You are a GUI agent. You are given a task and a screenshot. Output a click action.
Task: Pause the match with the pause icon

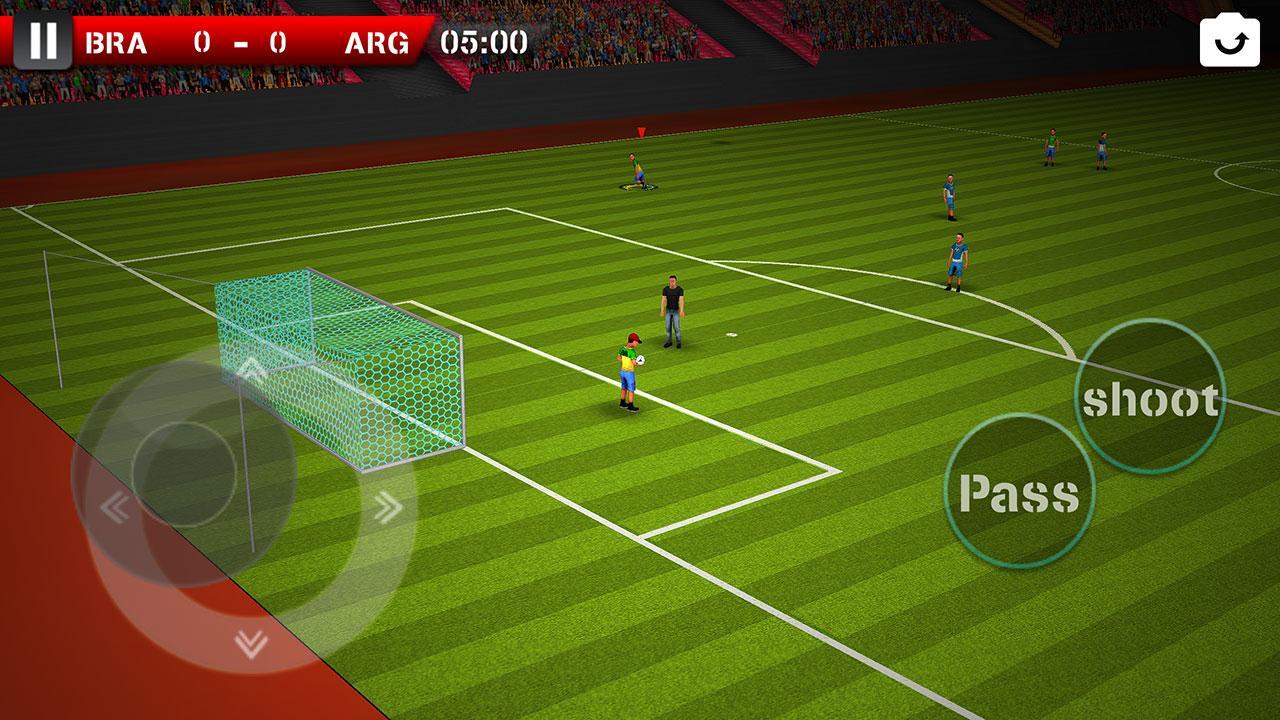coord(42,40)
